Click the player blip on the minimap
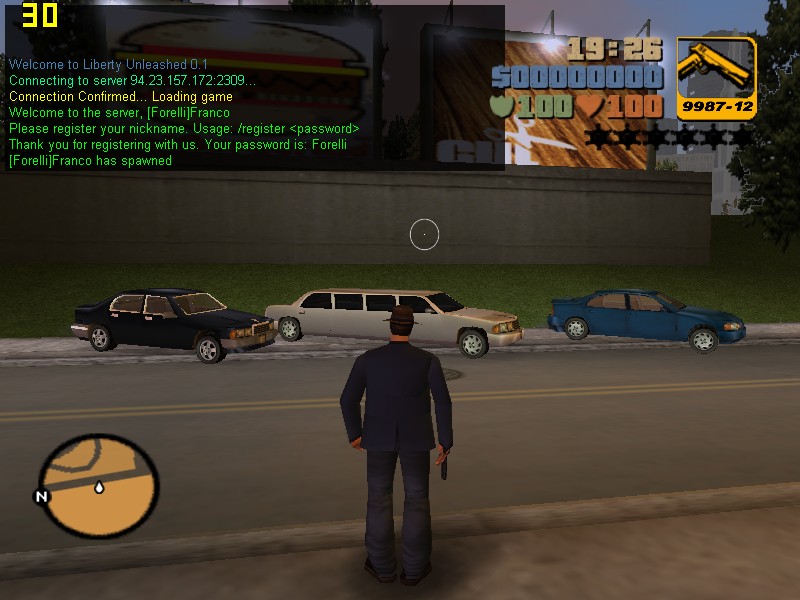The image size is (800, 600). [x=100, y=488]
